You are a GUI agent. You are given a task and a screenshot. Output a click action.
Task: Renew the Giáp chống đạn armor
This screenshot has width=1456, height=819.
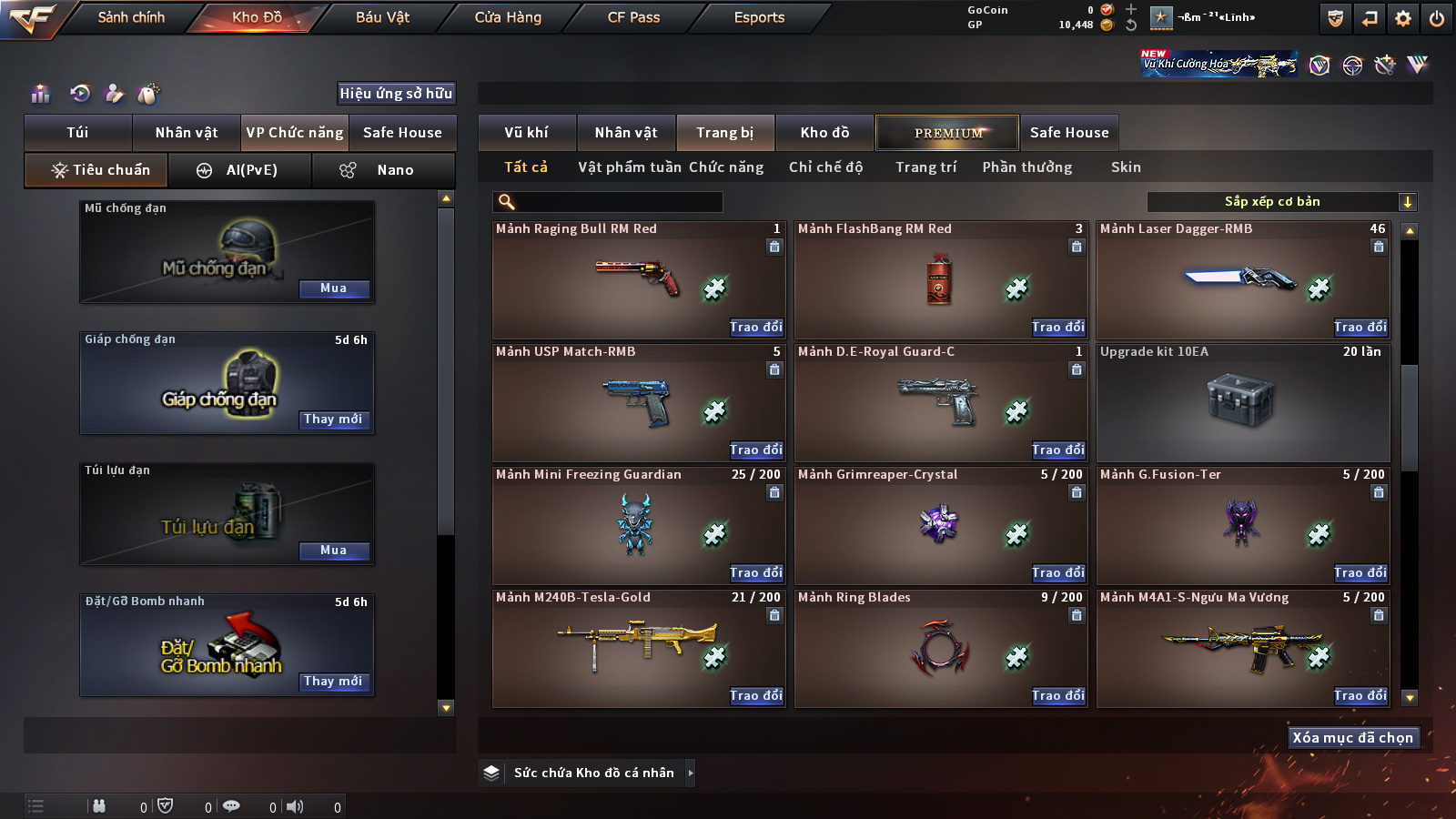(333, 420)
